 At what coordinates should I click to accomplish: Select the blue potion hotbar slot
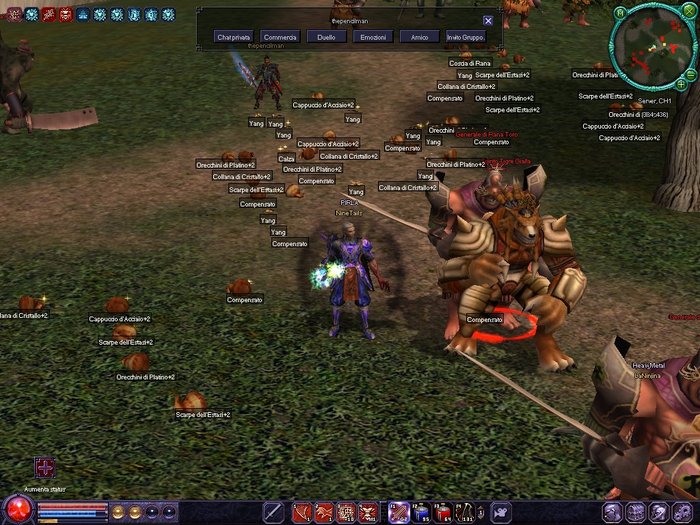tap(419, 513)
